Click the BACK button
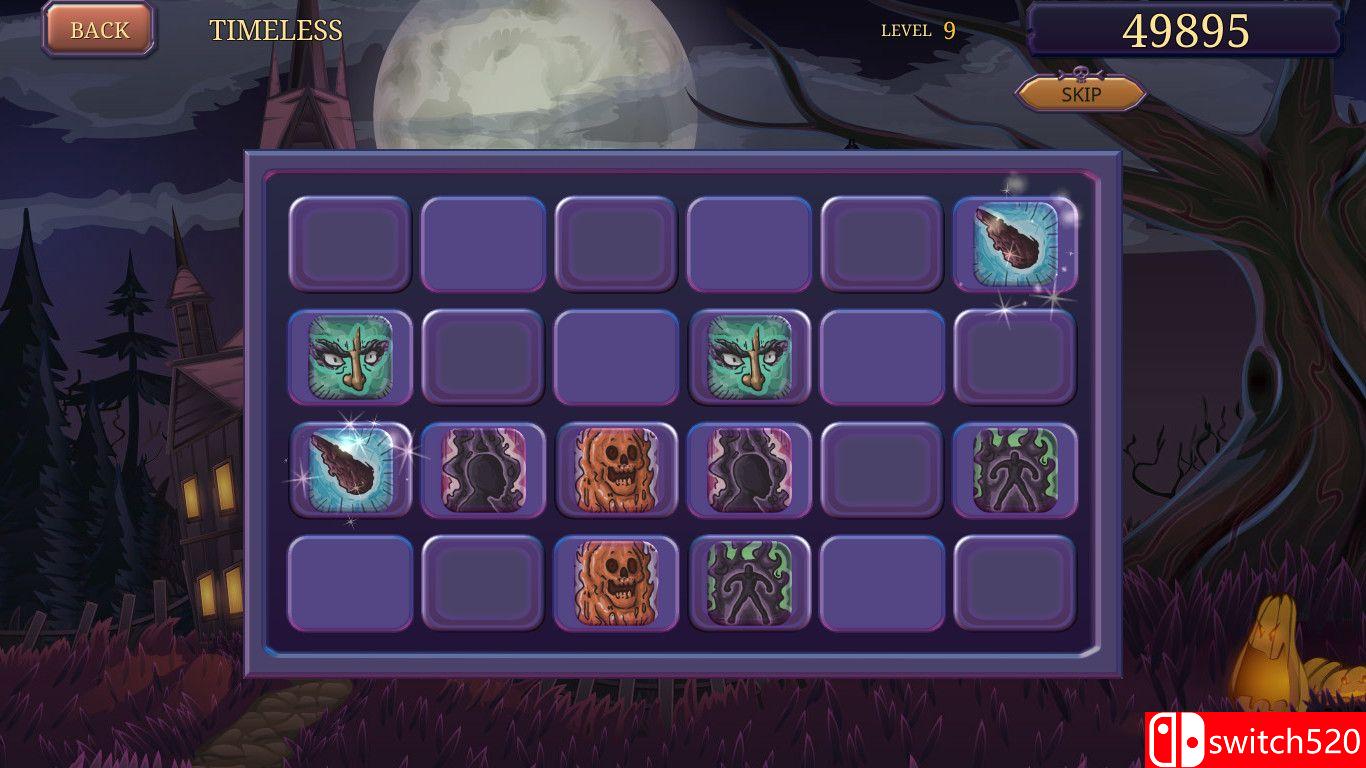This screenshot has width=1366, height=768. click(x=99, y=30)
